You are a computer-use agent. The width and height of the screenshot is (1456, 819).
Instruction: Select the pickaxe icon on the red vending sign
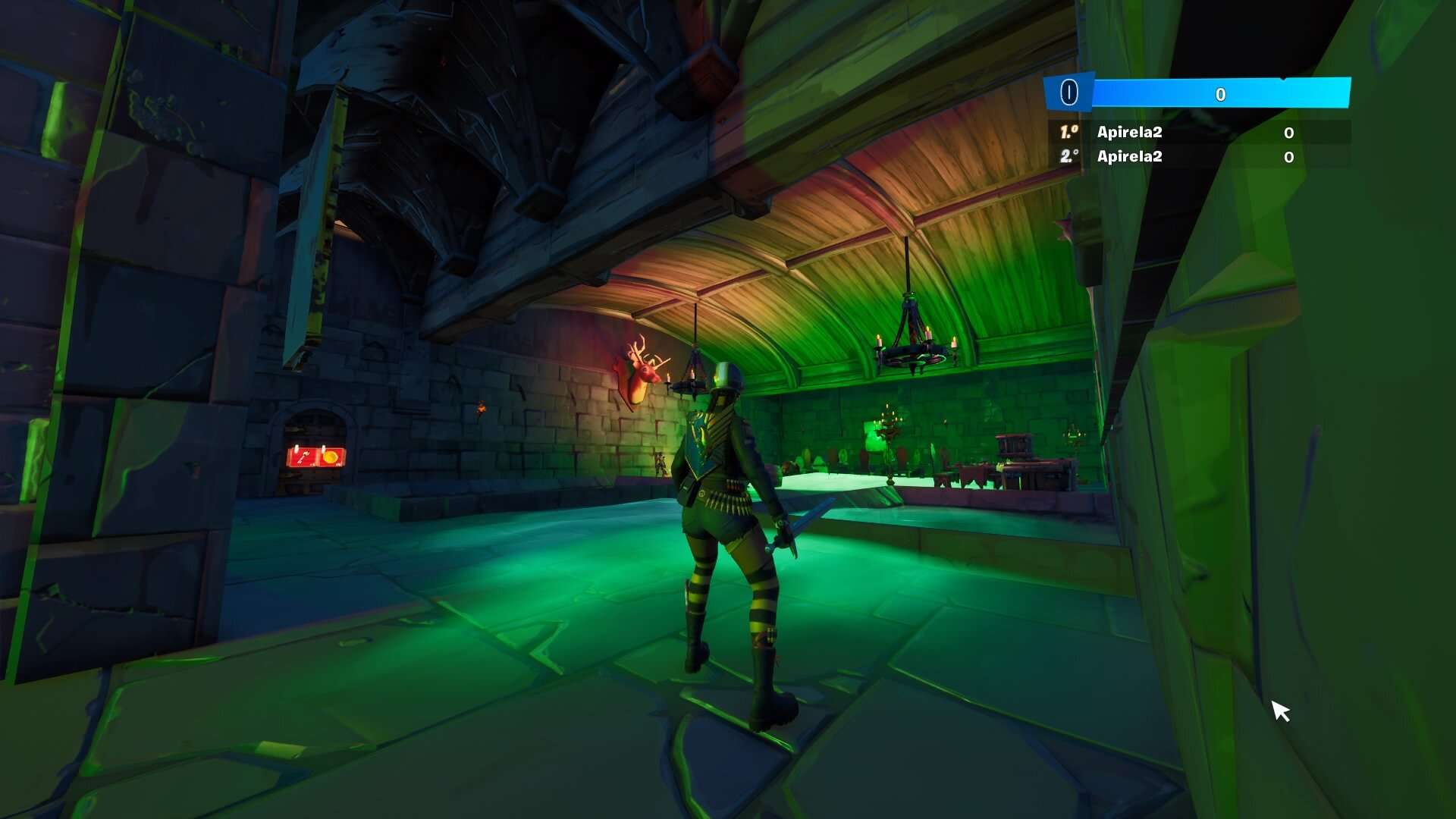303,457
